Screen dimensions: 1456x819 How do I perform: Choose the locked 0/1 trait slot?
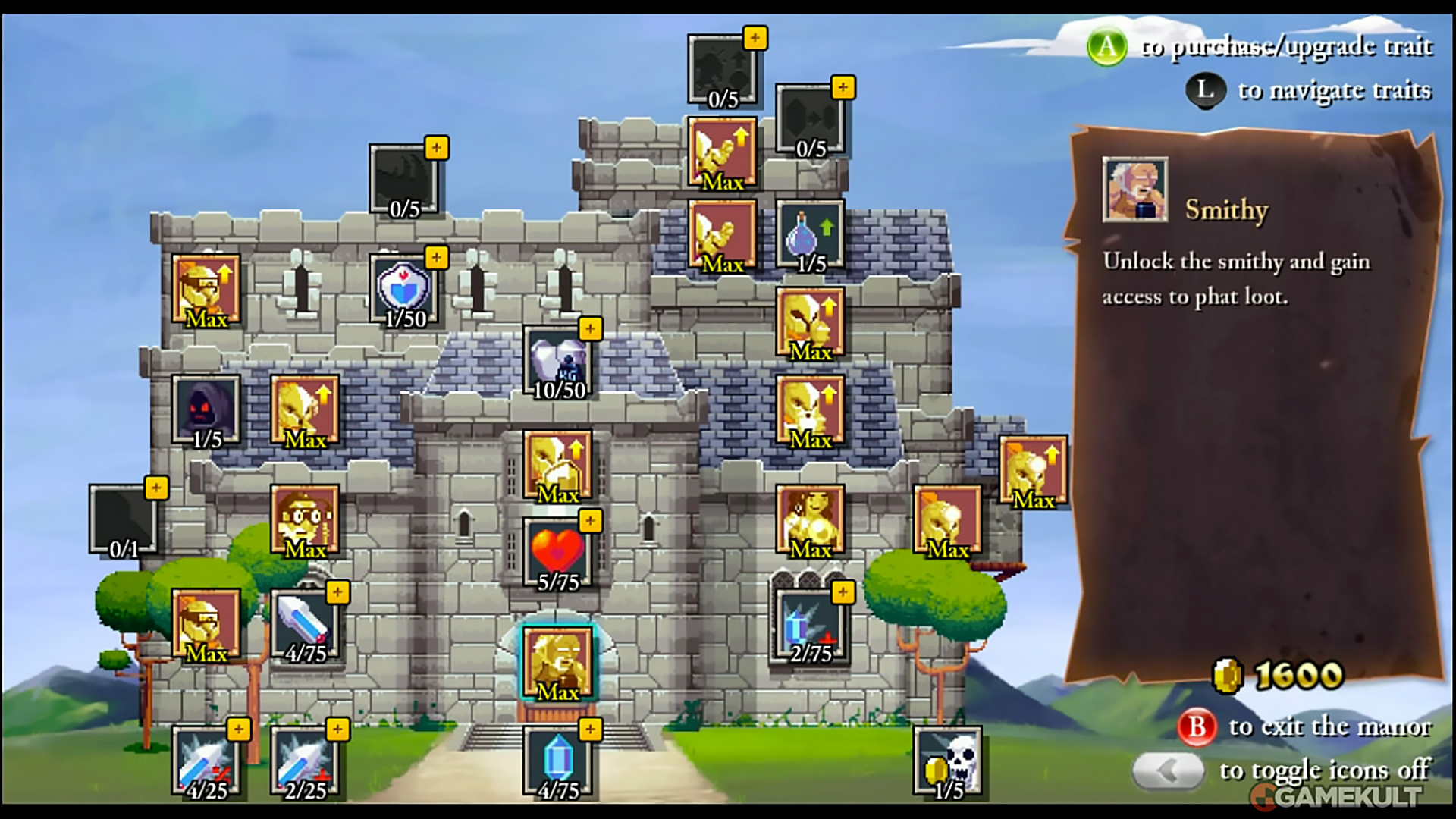point(124,520)
